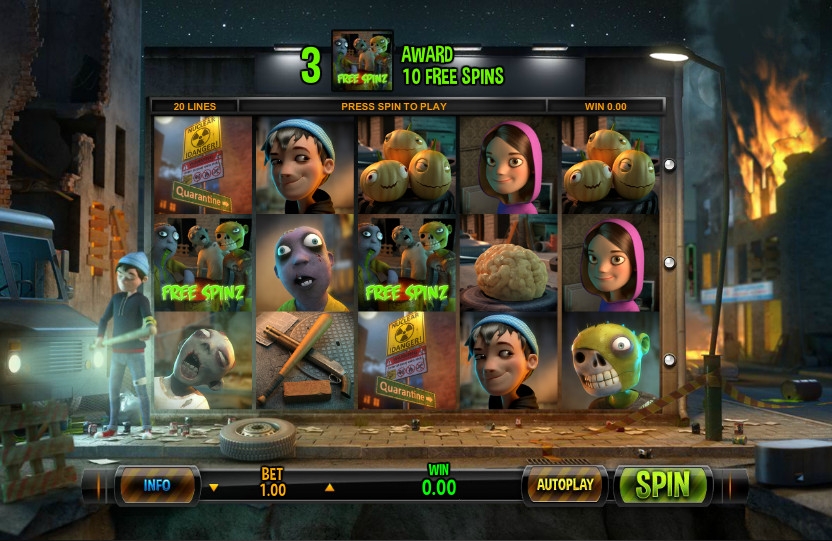Image resolution: width=832 pixels, height=541 pixels.
Task: Decrease the bet with the down arrow
Action: 213,489
